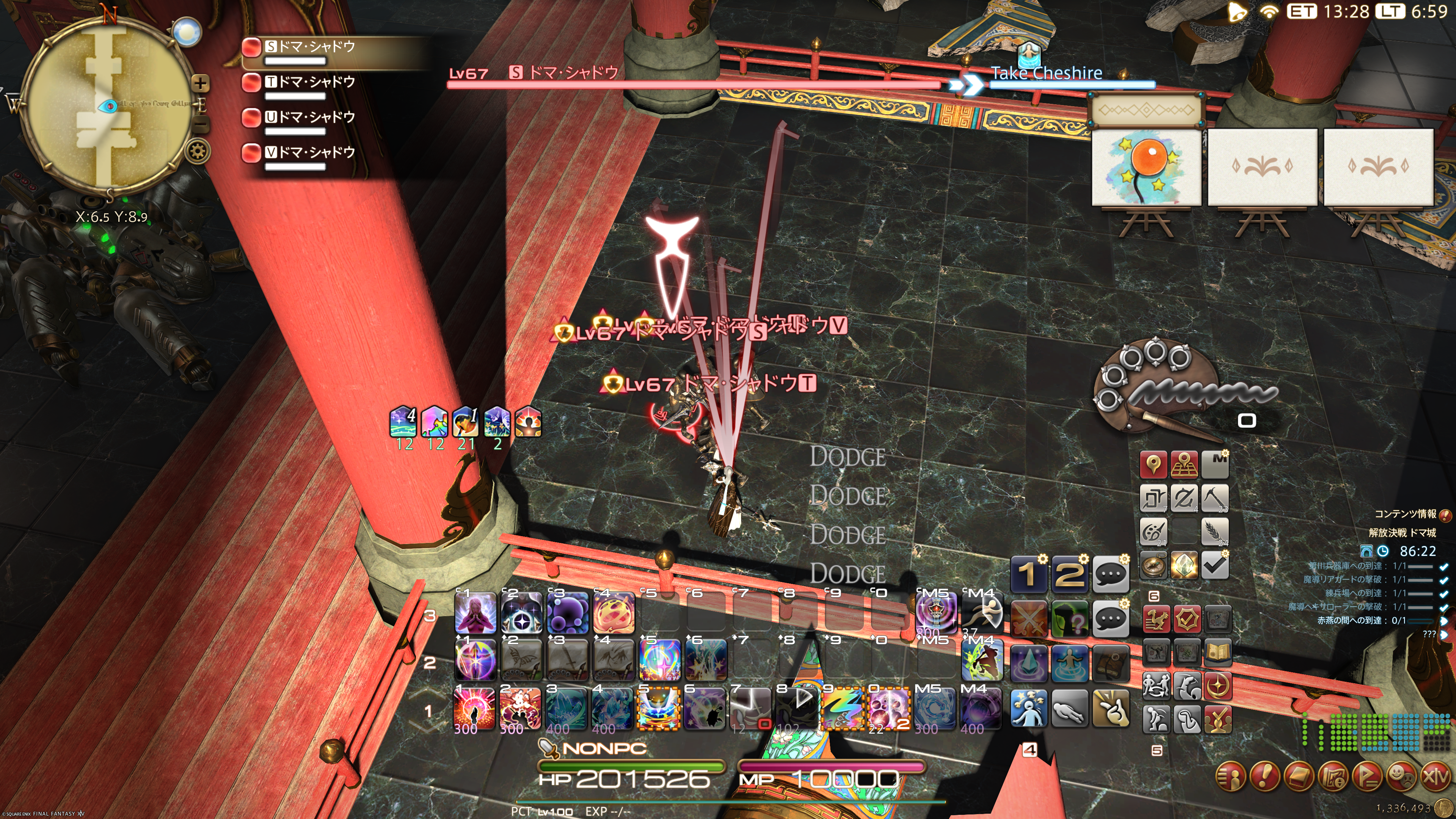Click the コンテンツ情報 duty info alert icon

[1445, 515]
